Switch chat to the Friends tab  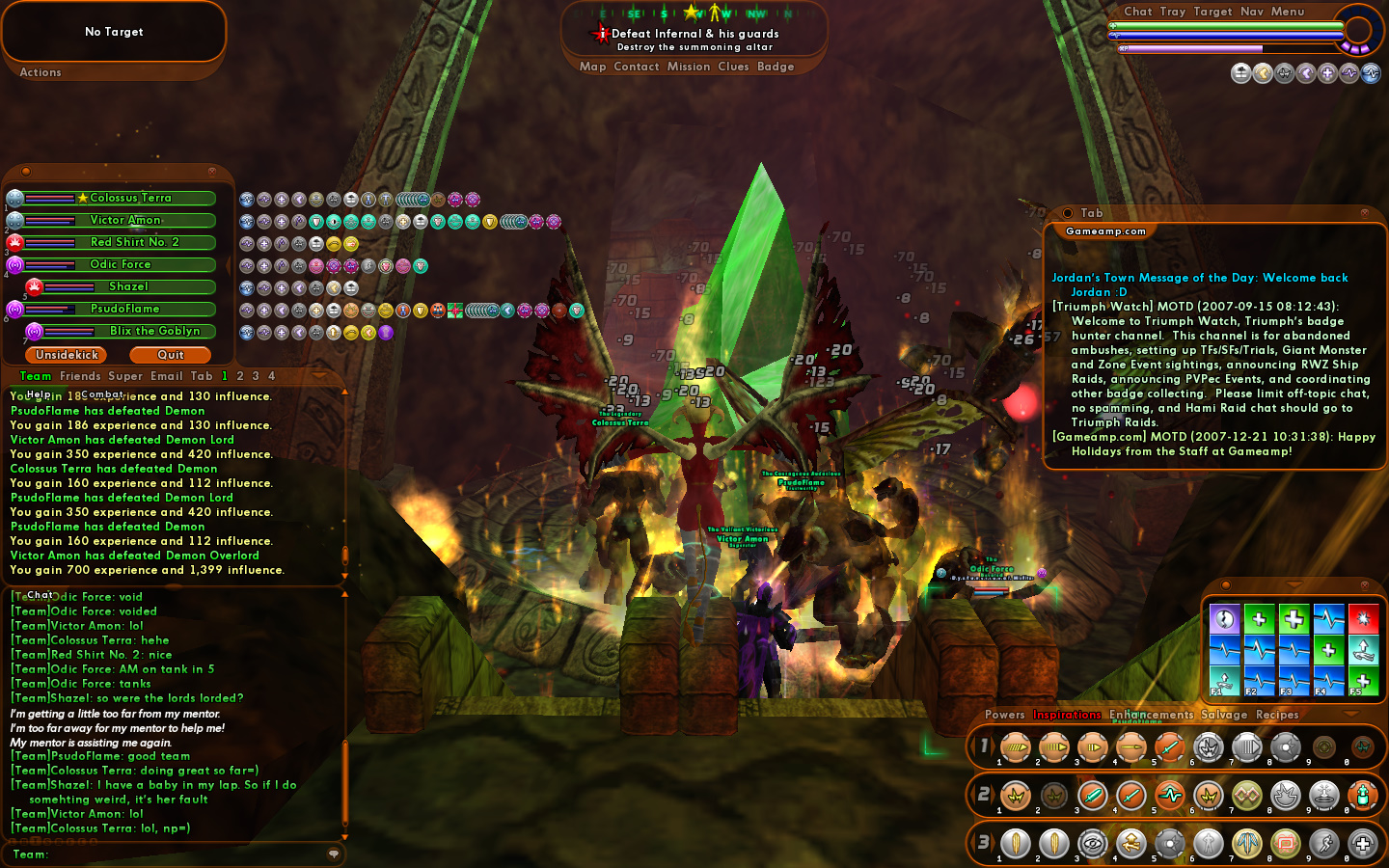(x=80, y=376)
